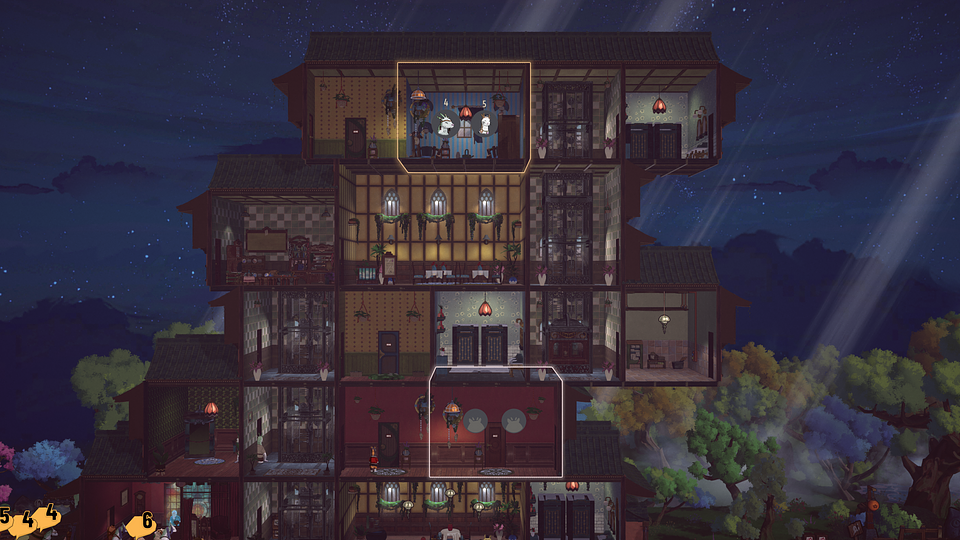Screen dimensions: 960x540
Task: Select the green-horned dragon guest portrait
Action: 447,124
